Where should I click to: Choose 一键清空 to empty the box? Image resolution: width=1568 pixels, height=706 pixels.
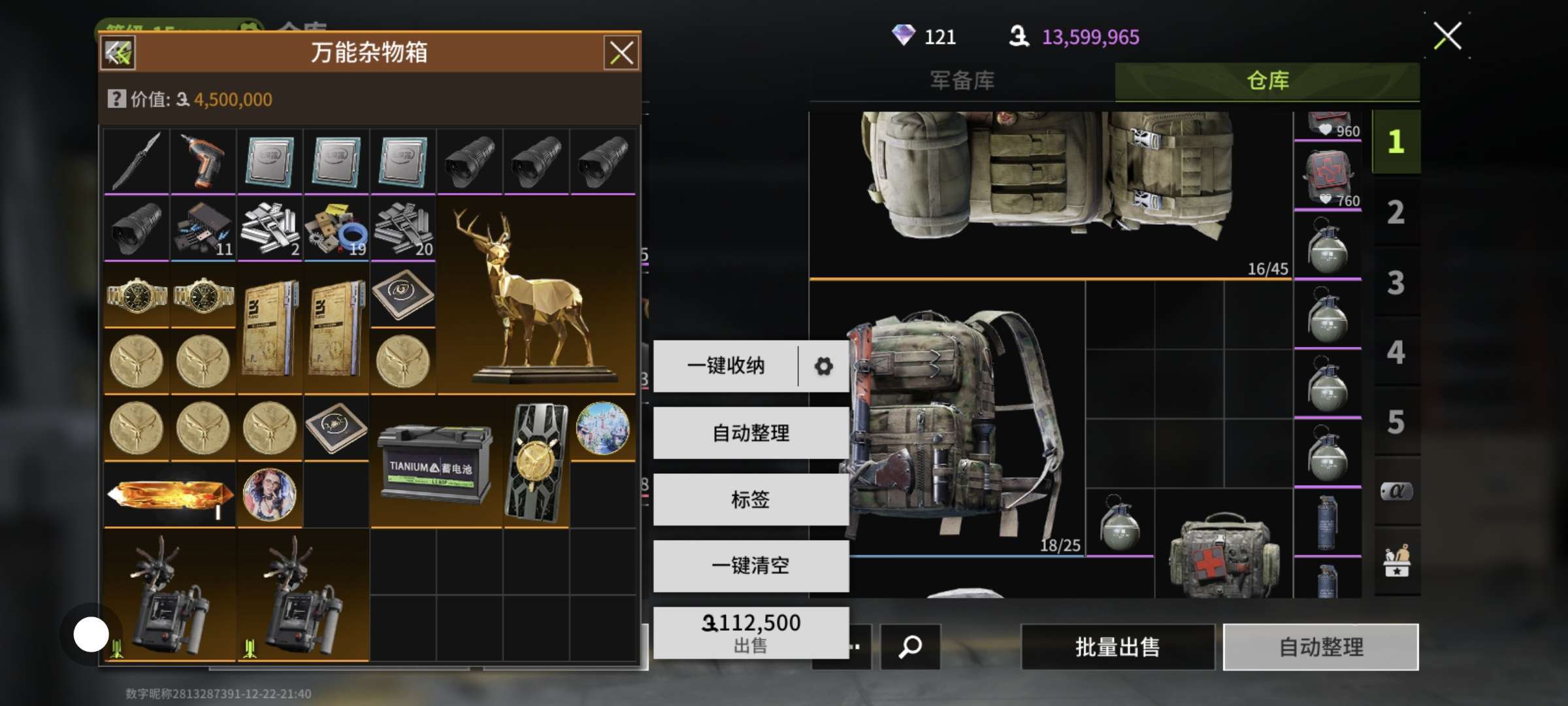tap(751, 565)
